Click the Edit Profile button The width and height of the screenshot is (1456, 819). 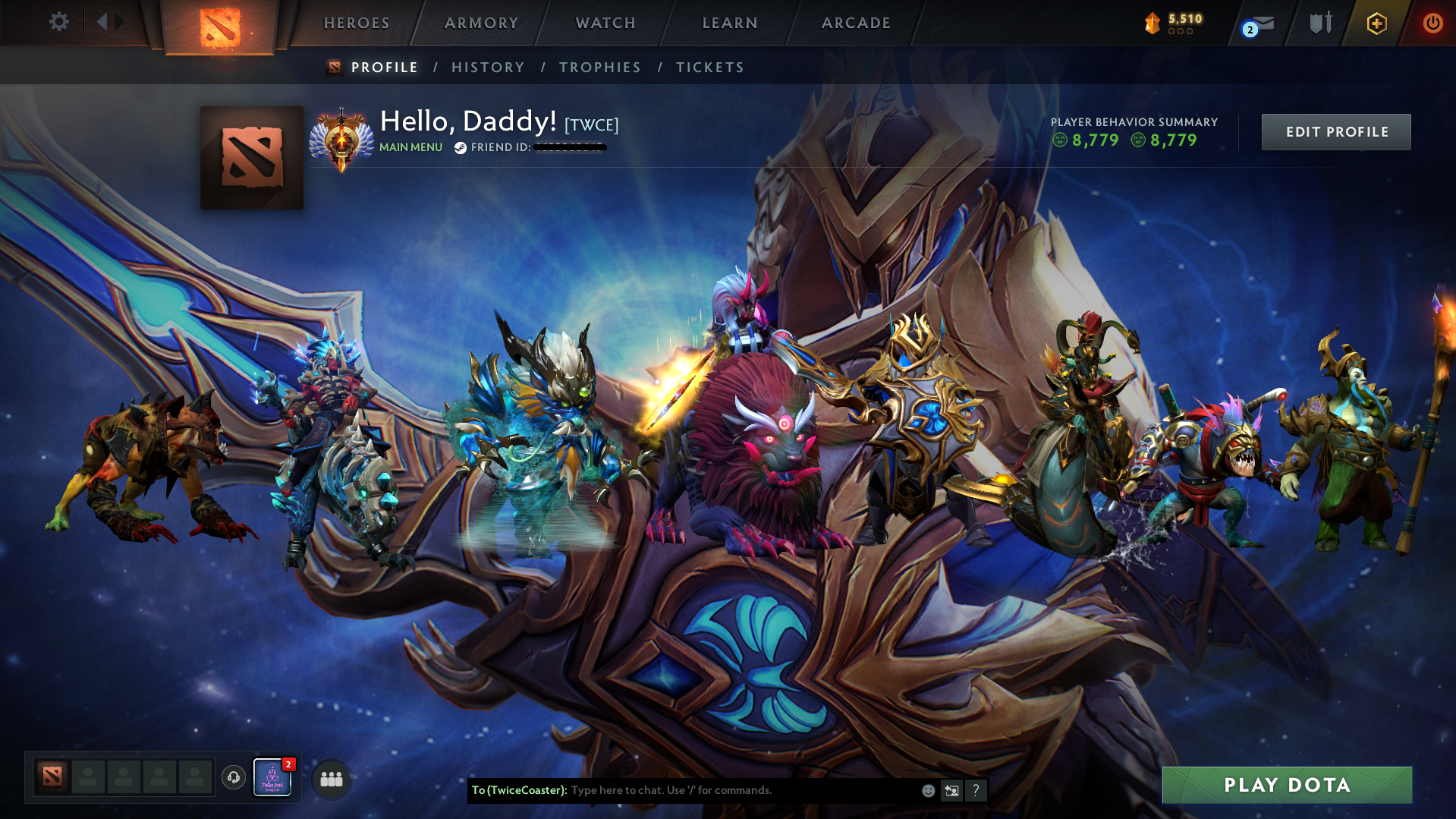1335,131
